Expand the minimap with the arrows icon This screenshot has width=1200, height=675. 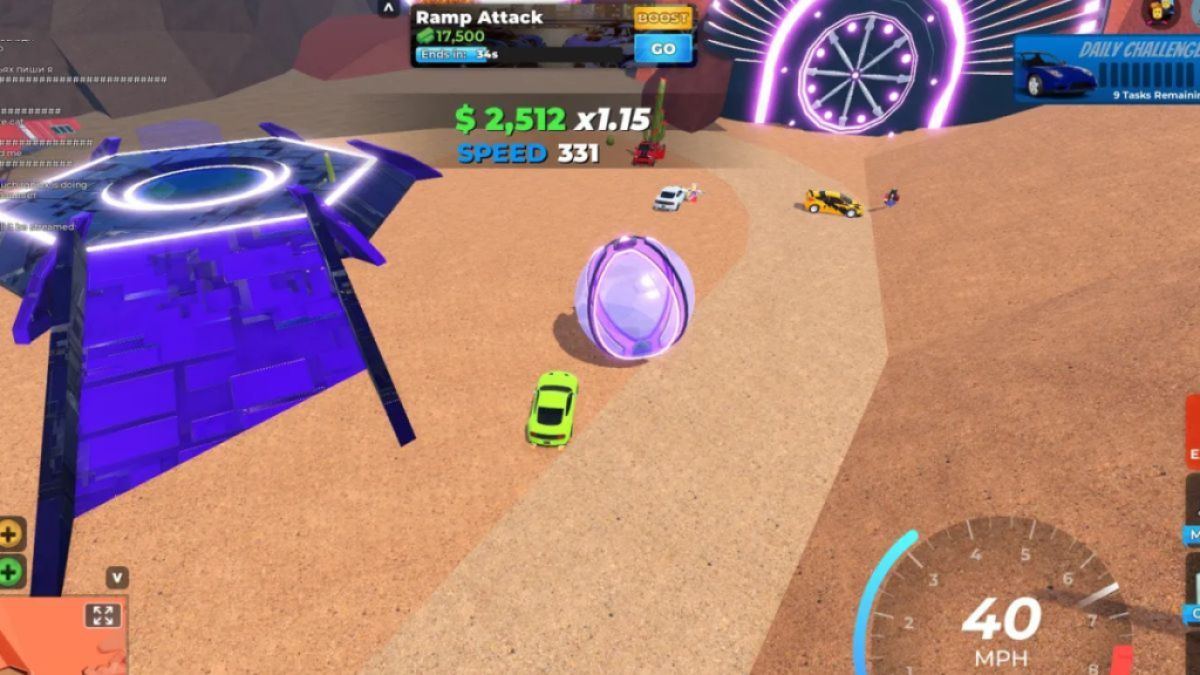click(x=103, y=615)
